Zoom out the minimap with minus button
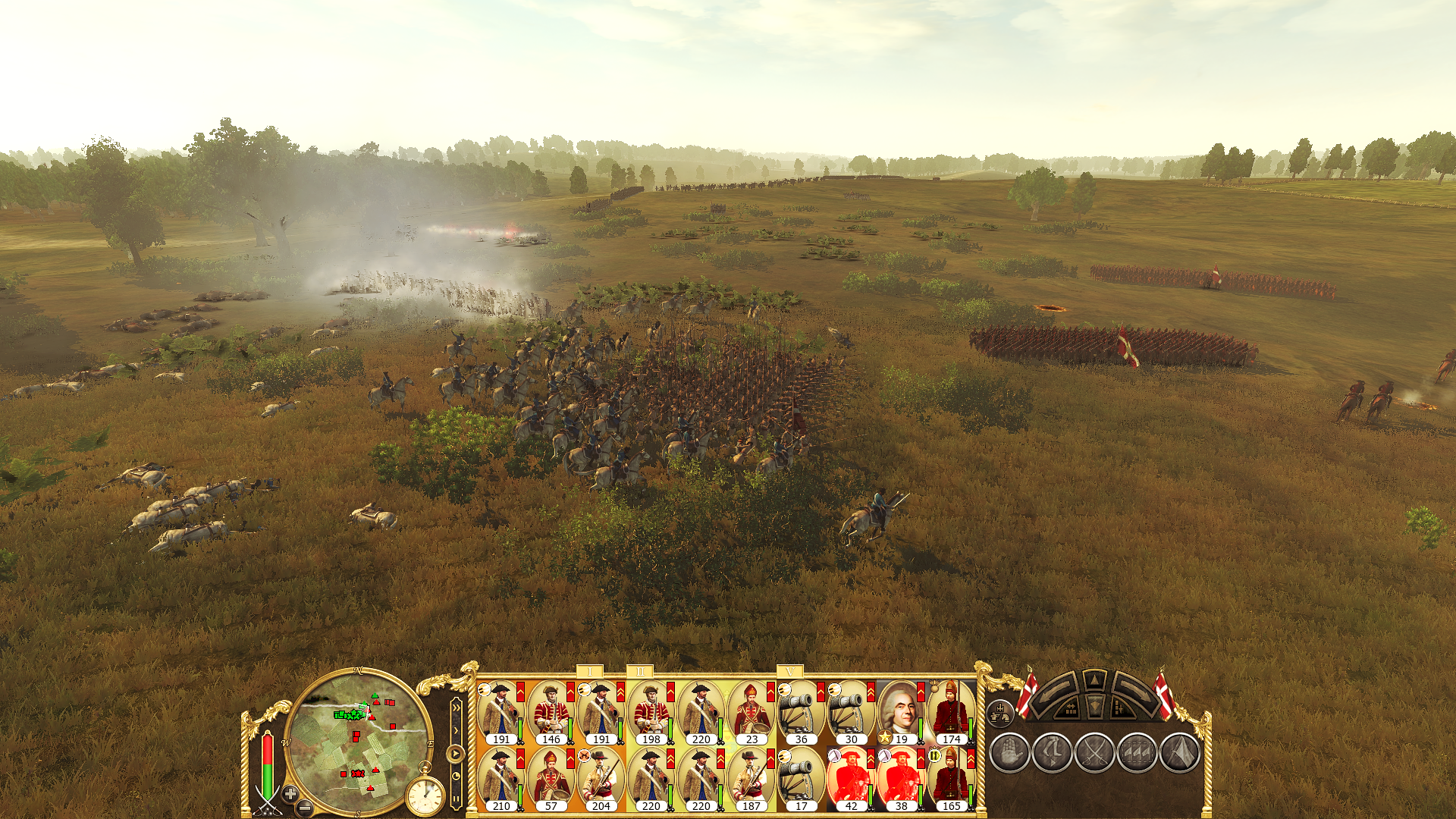Image resolution: width=1456 pixels, height=819 pixels. [304, 808]
